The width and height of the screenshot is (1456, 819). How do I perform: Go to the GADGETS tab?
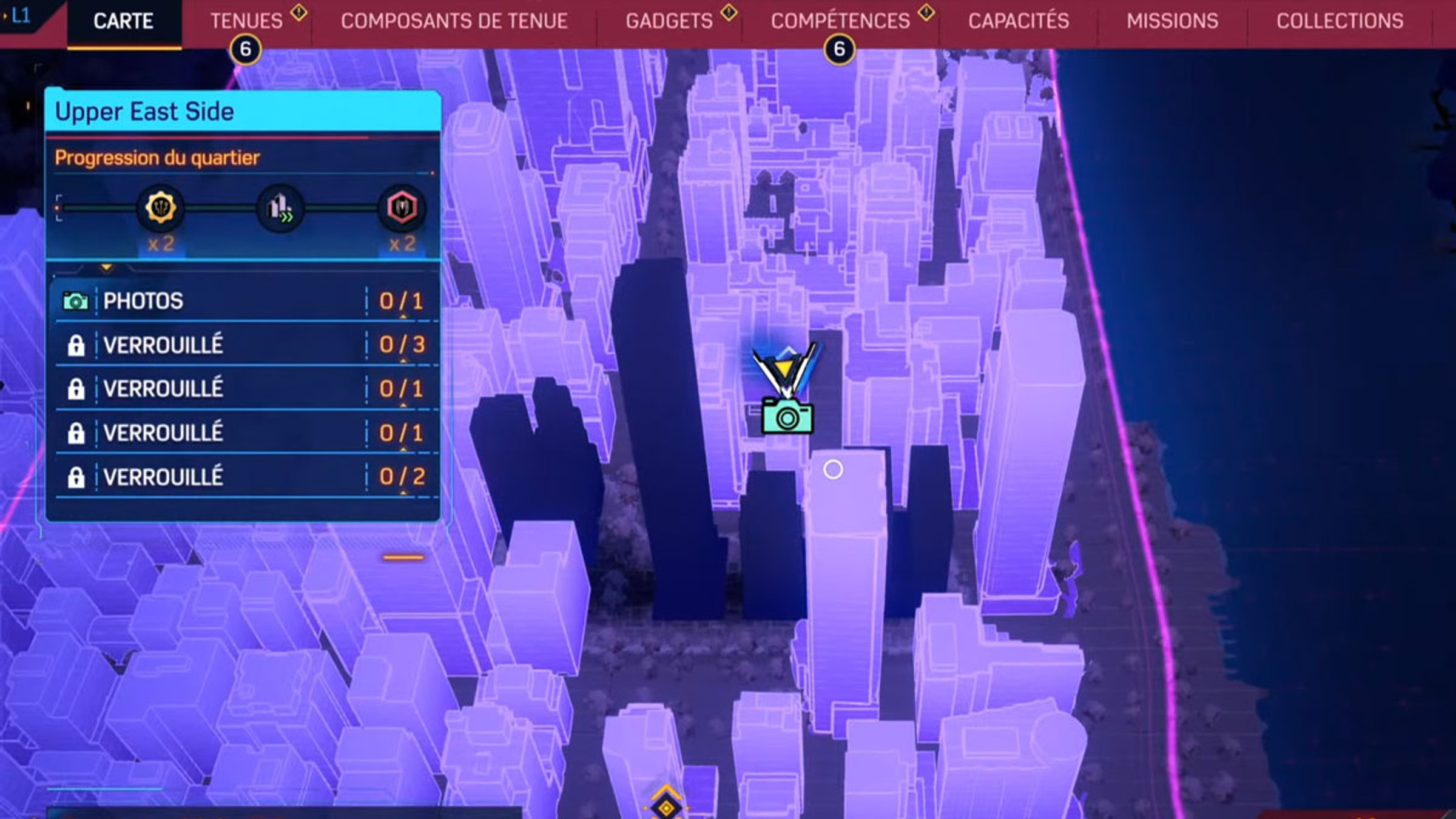point(669,22)
